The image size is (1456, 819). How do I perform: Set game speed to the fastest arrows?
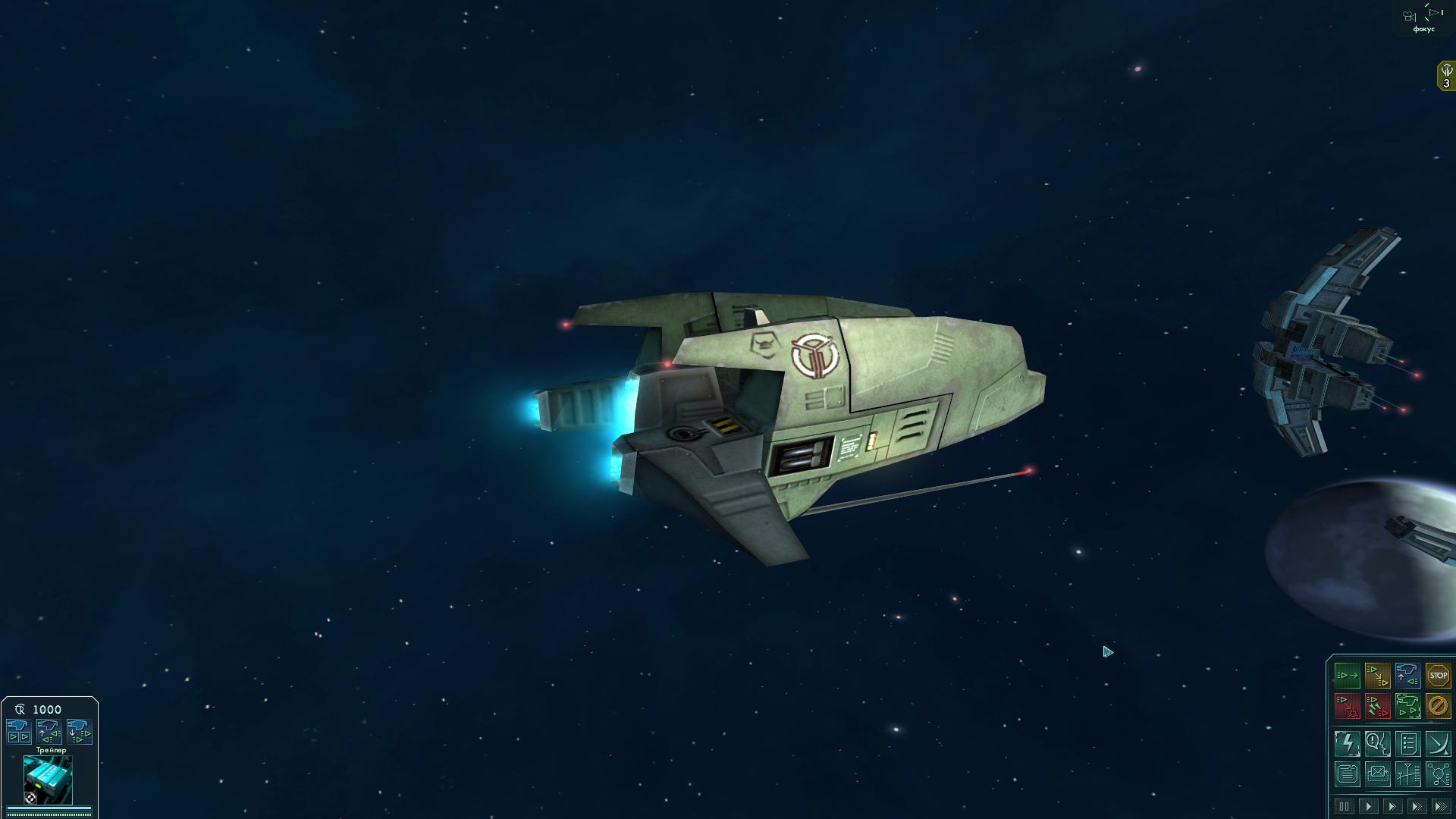1440,806
